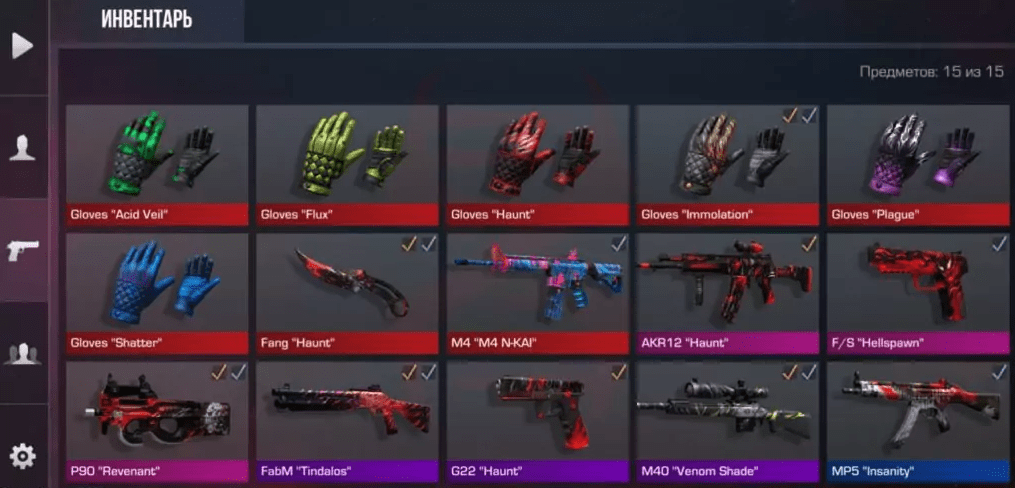Pick the P90 "Revenant" skin
Image resolution: width=1015 pixels, height=488 pixels.
point(157,417)
